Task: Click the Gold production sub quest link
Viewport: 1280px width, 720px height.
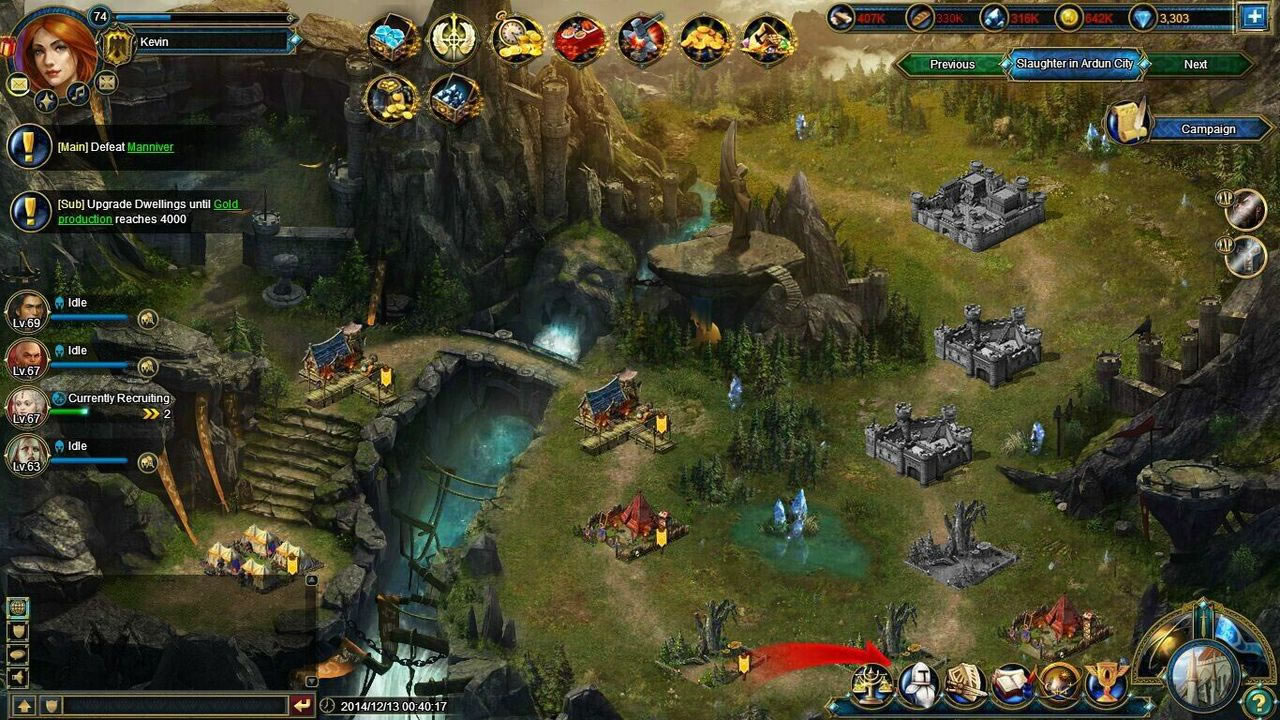Action: point(226,204)
